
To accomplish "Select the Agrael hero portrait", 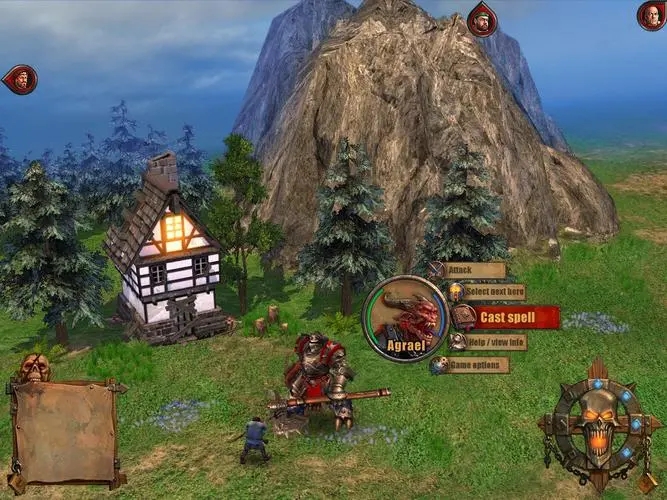I will click(x=406, y=319).
